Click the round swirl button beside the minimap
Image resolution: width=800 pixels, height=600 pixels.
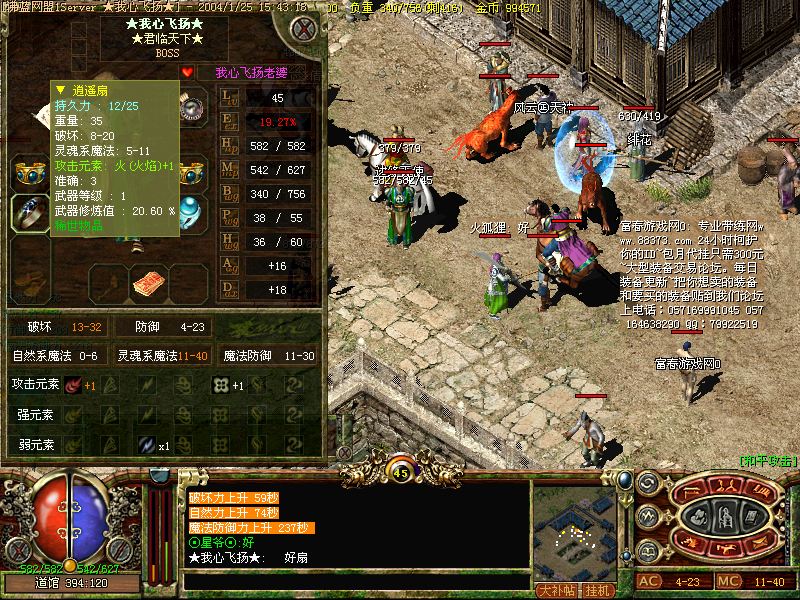click(x=648, y=484)
